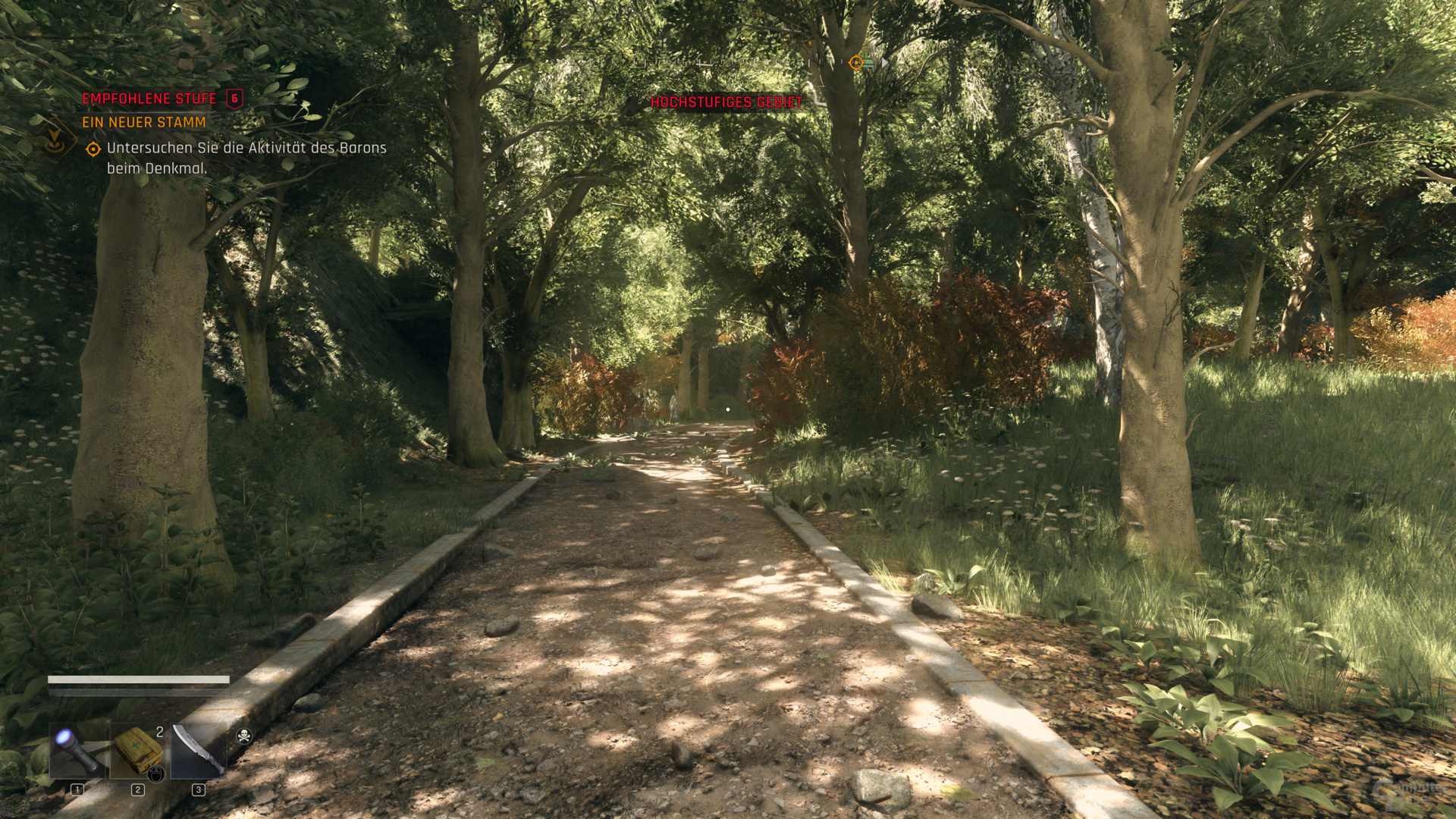Equip the machete knife slot

198,750
